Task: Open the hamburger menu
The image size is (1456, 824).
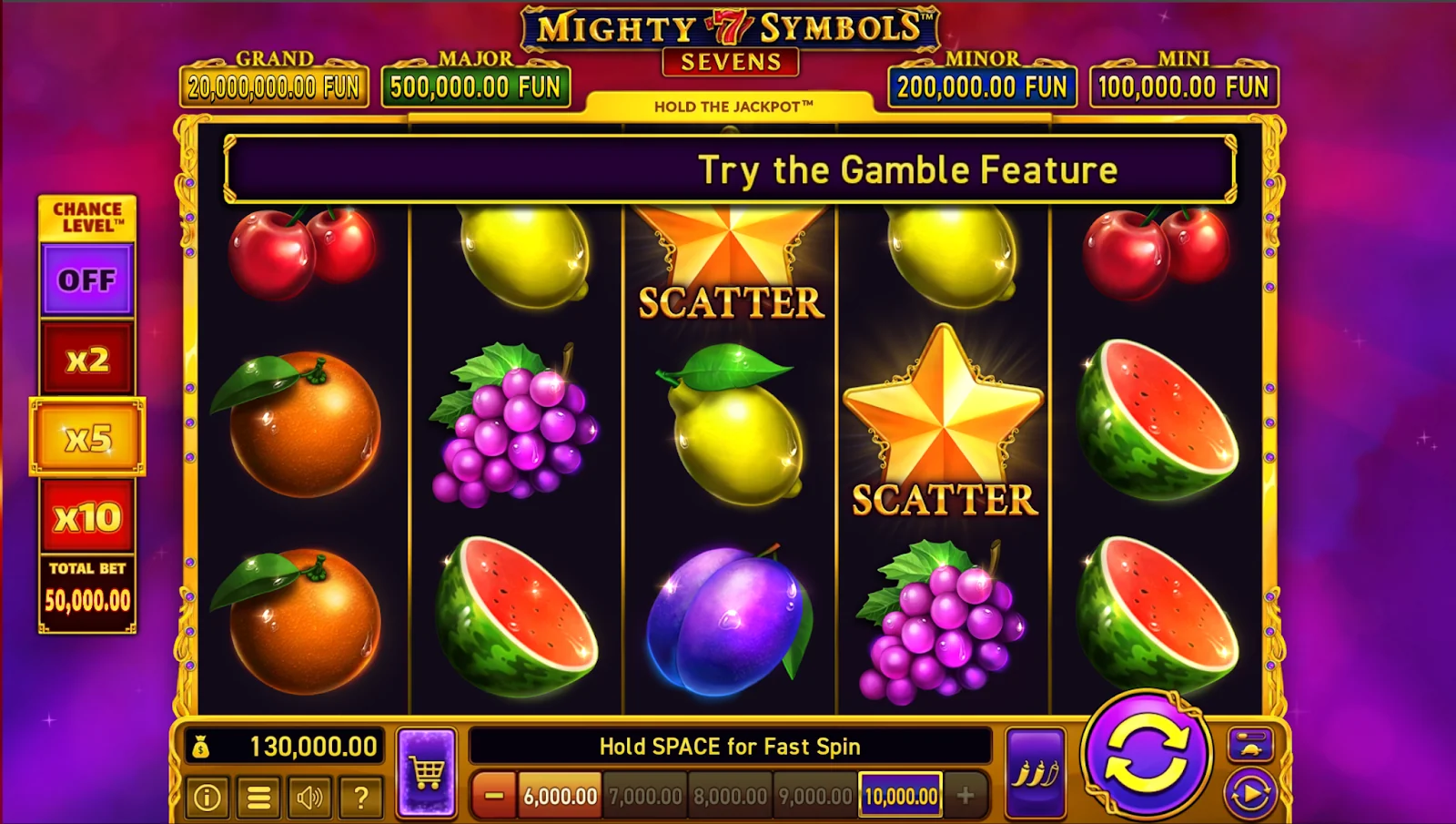Action: coord(258,798)
